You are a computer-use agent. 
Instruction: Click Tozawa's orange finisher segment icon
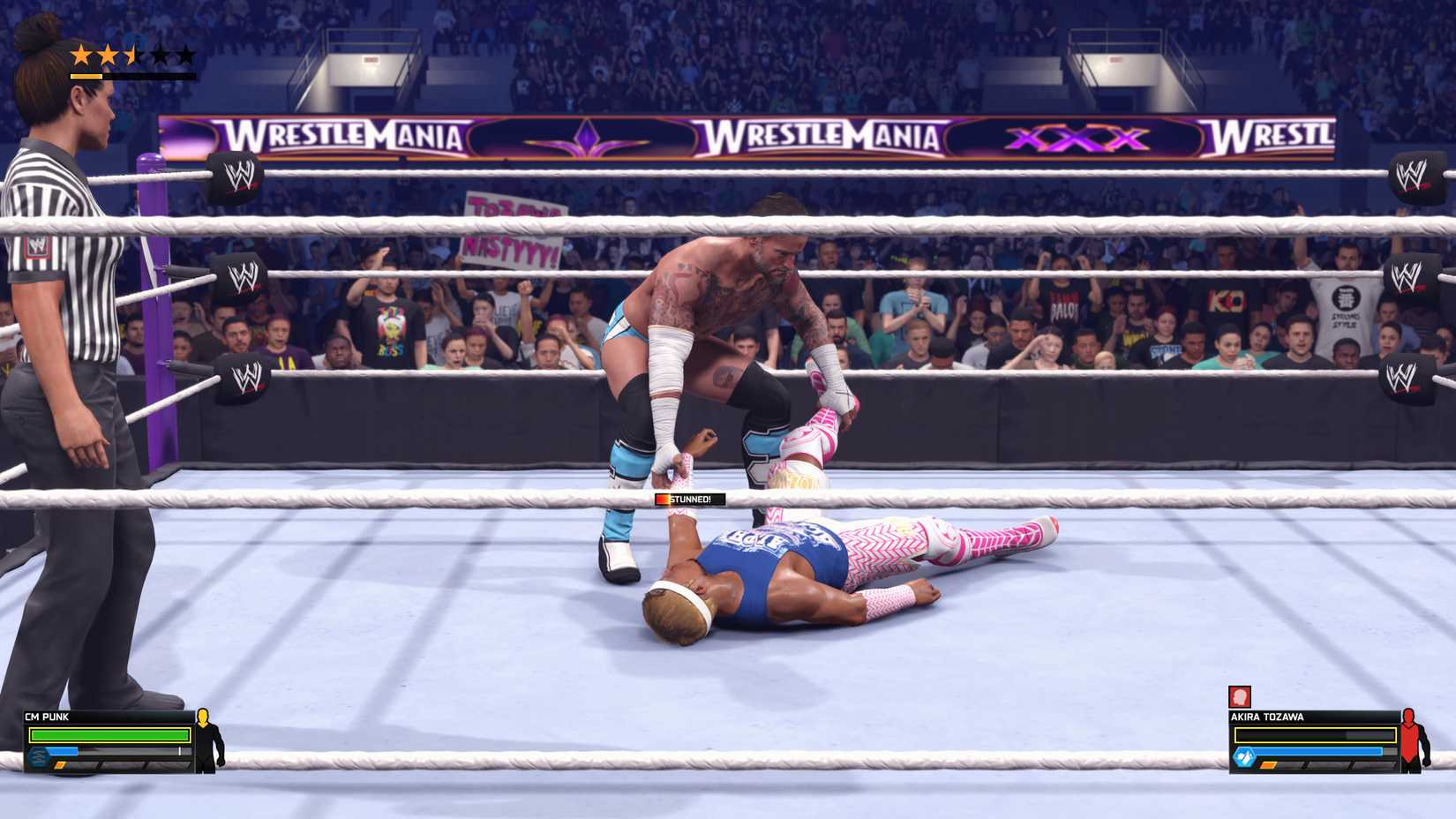(1268, 765)
